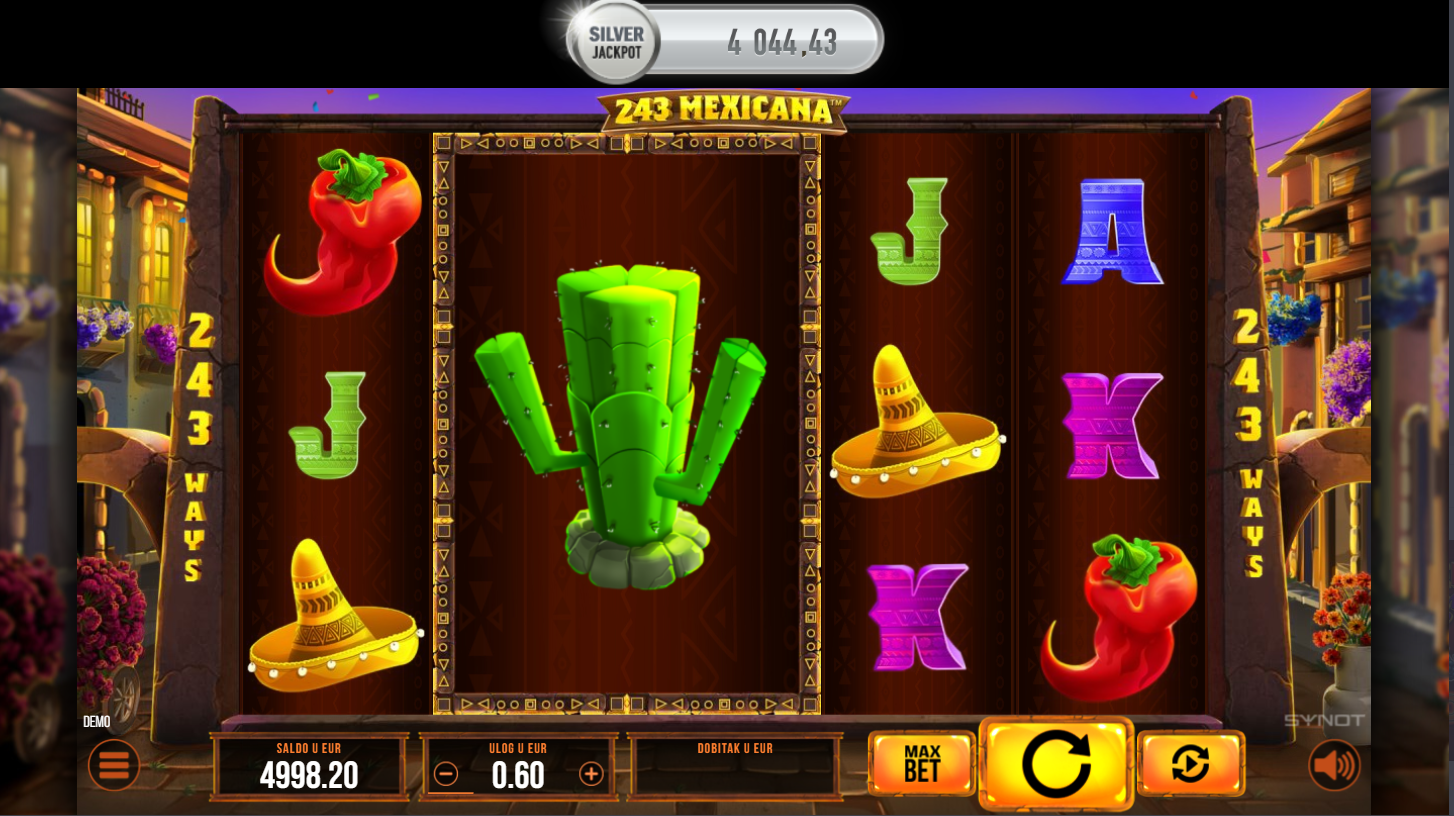Screen dimensions: 1454x816
Task: Increase the bet with plus button
Action: [592, 774]
